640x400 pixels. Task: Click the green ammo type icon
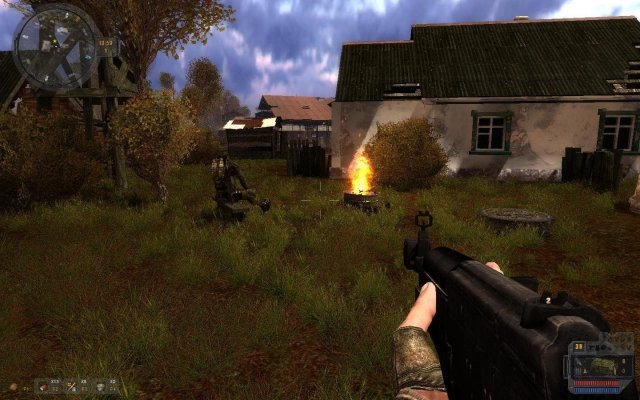[603, 366]
